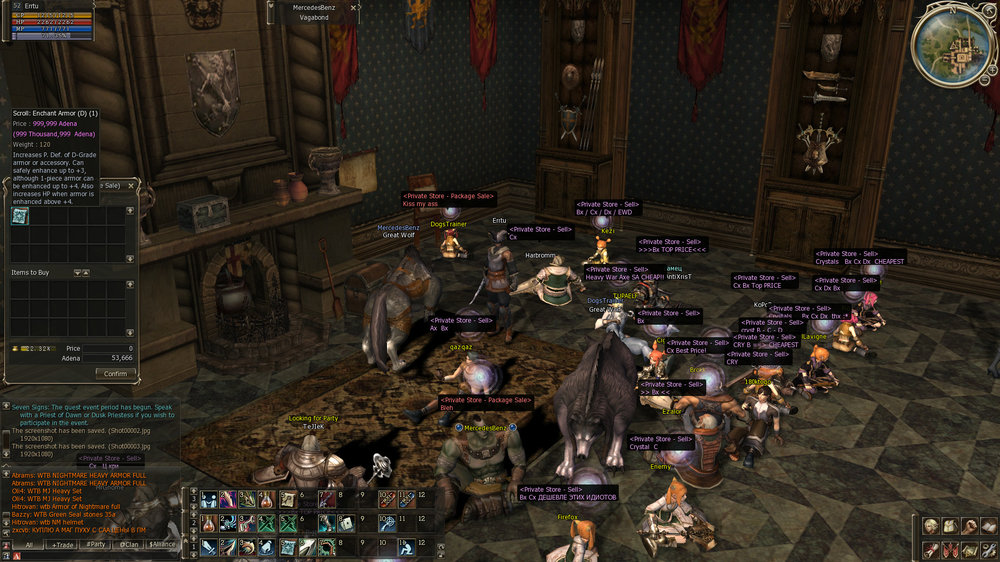The height and width of the screenshot is (562, 1000).
Task: Switch to the $Alliance chat tab
Action: [162, 545]
